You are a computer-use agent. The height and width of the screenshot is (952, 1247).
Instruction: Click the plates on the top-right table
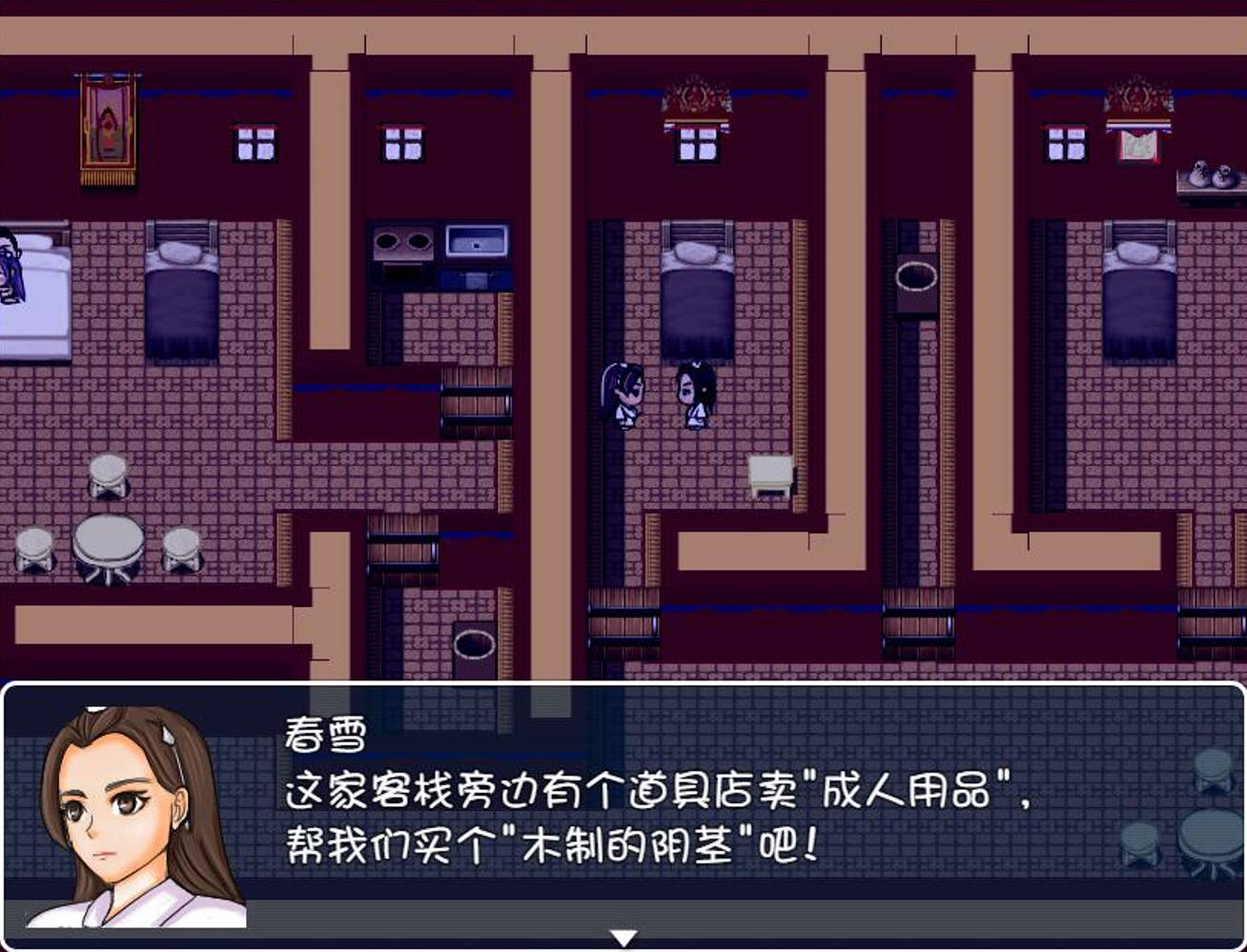click(1207, 176)
